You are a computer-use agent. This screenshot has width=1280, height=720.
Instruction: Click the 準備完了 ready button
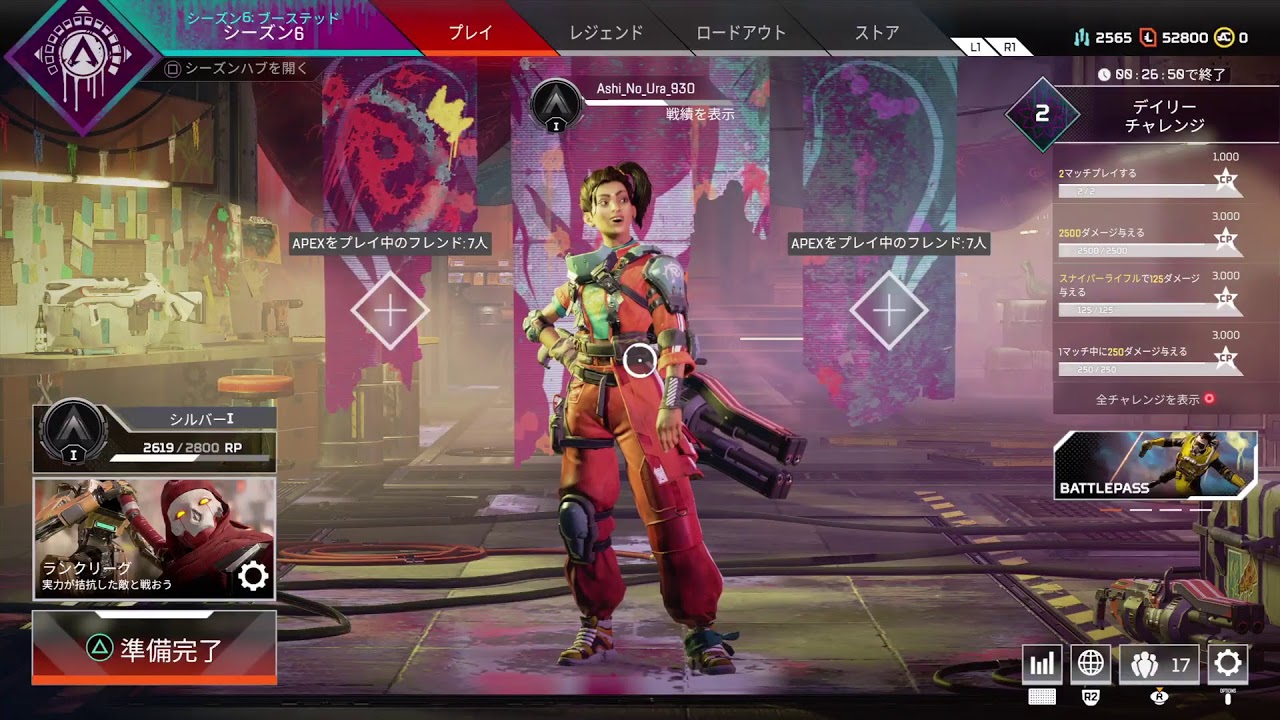click(155, 649)
